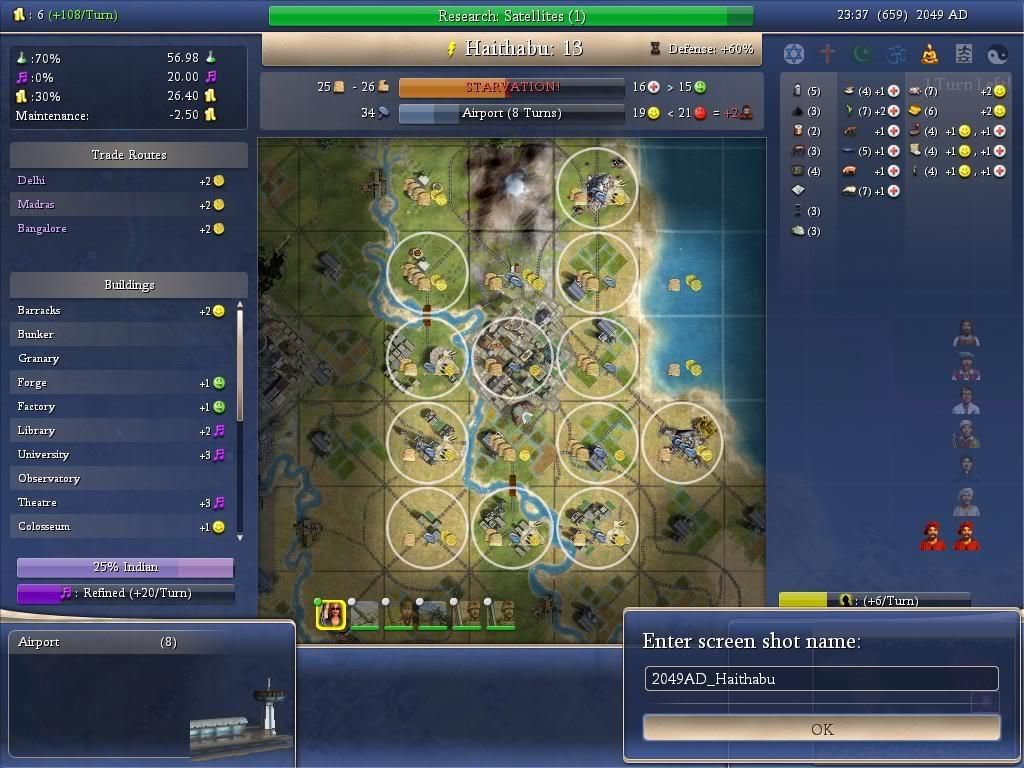The image size is (1024, 768).
Task: Click the screenshot name text field
Action: click(821, 678)
